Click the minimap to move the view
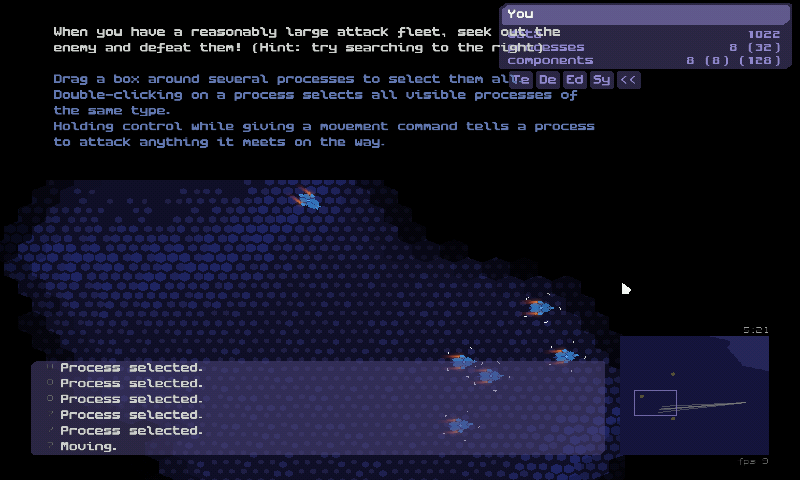The width and height of the screenshot is (800, 480). (694, 395)
